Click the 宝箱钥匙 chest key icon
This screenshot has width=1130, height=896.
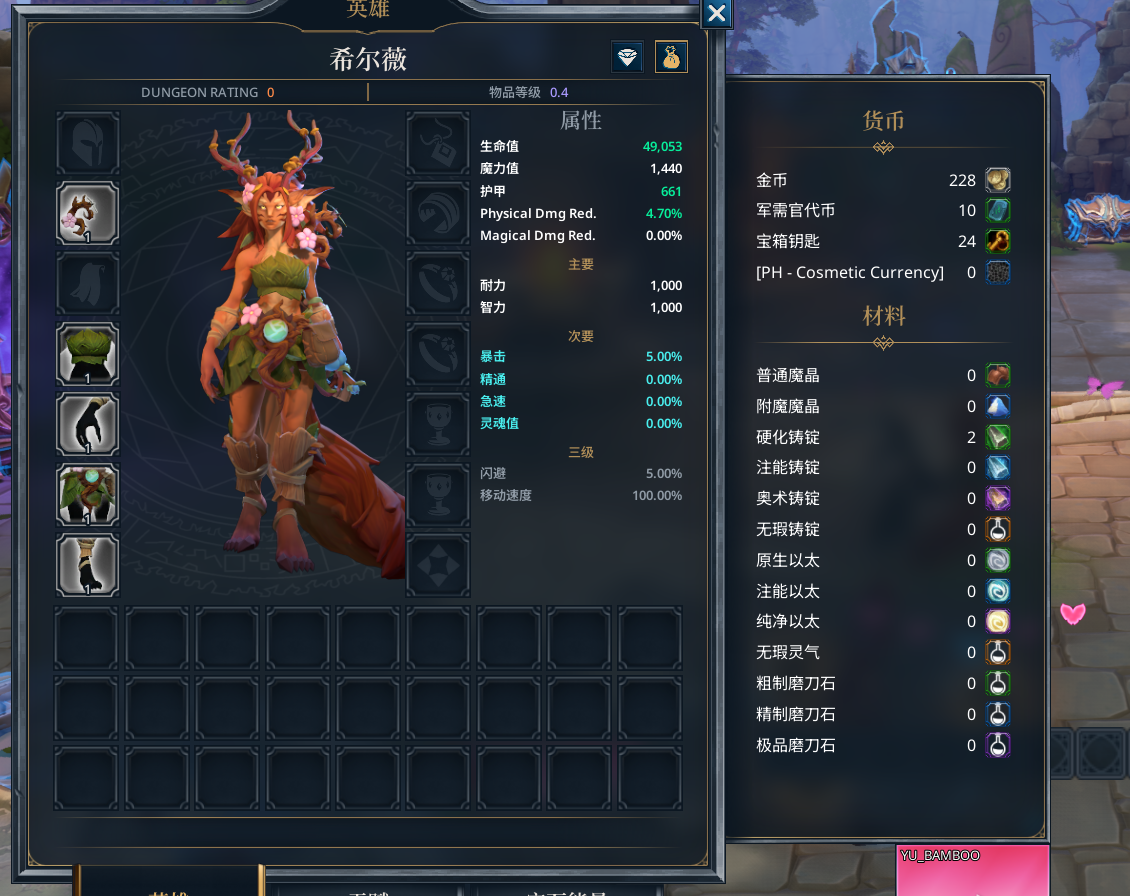point(998,241)
